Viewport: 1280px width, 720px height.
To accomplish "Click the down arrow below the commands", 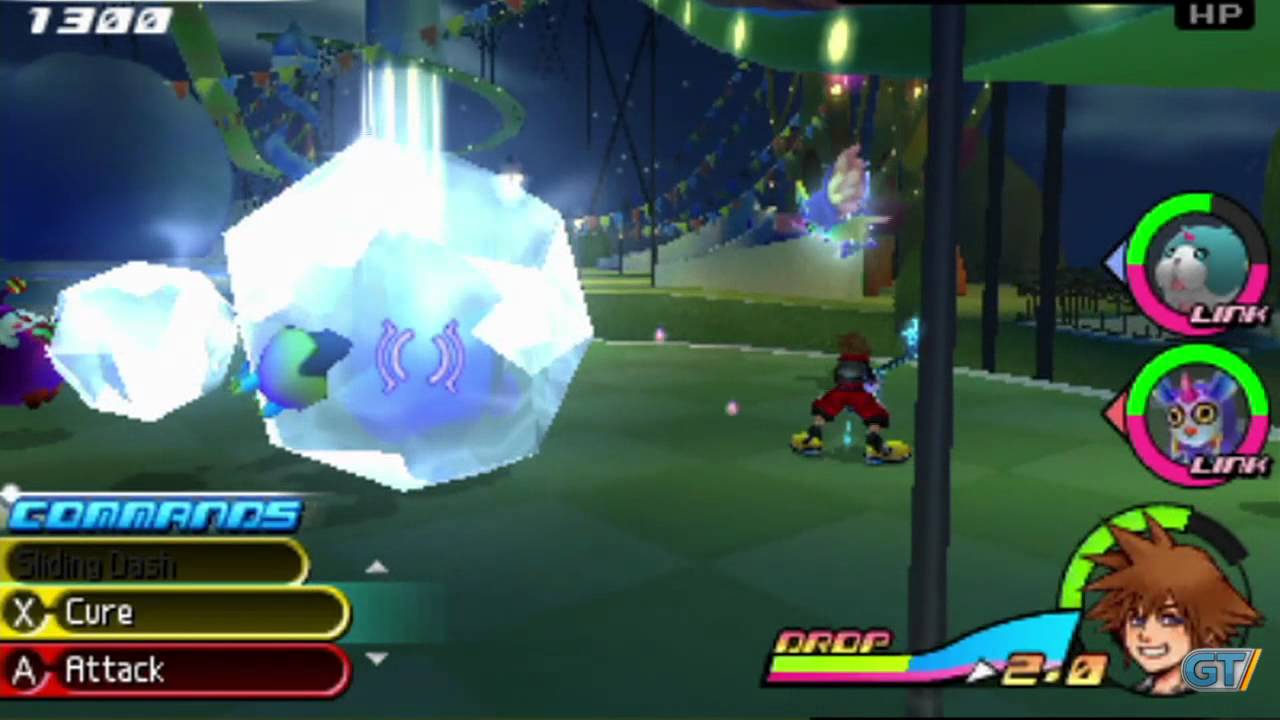I will [377, 658].
